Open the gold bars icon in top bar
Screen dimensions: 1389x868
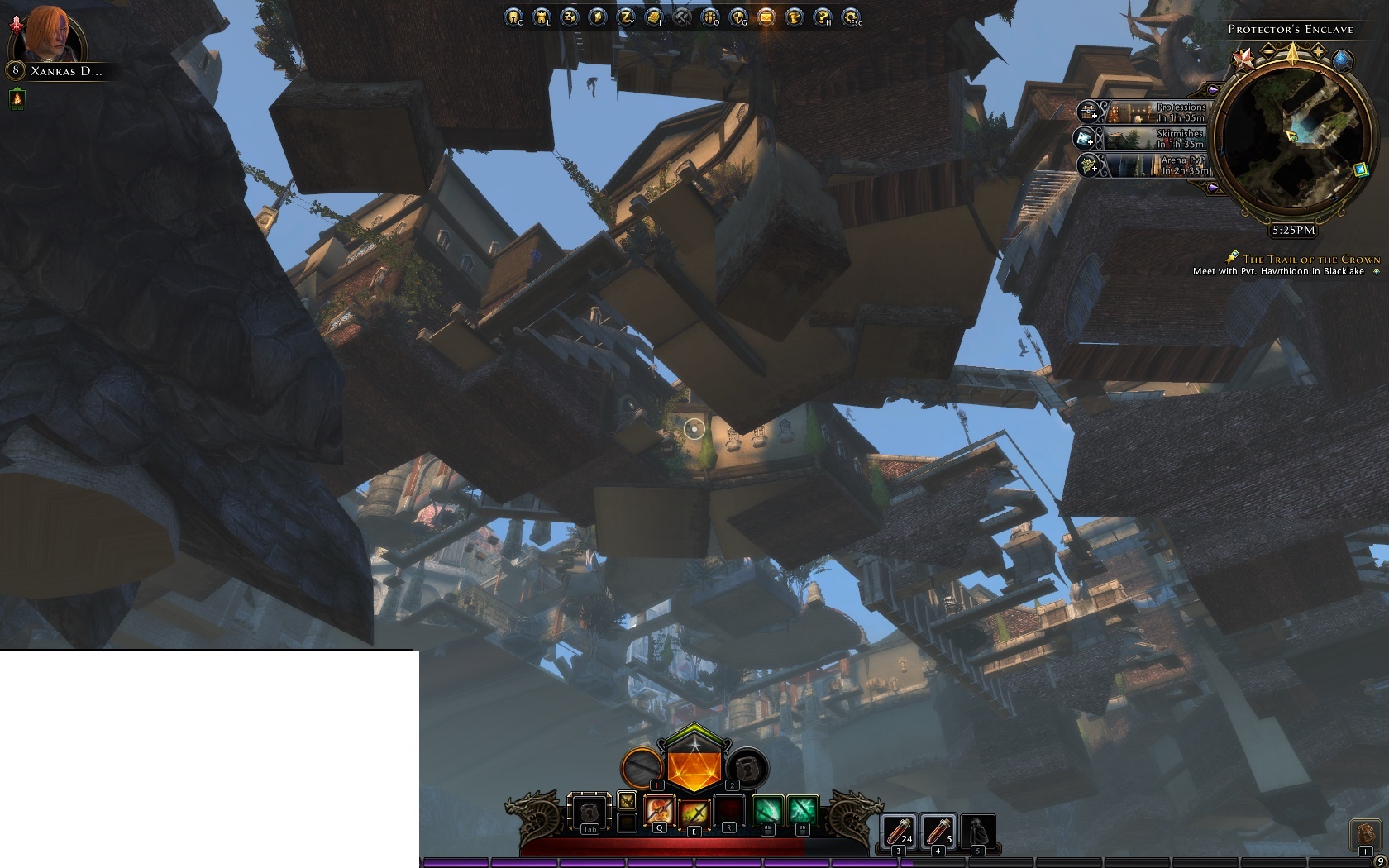click(654, 17)
